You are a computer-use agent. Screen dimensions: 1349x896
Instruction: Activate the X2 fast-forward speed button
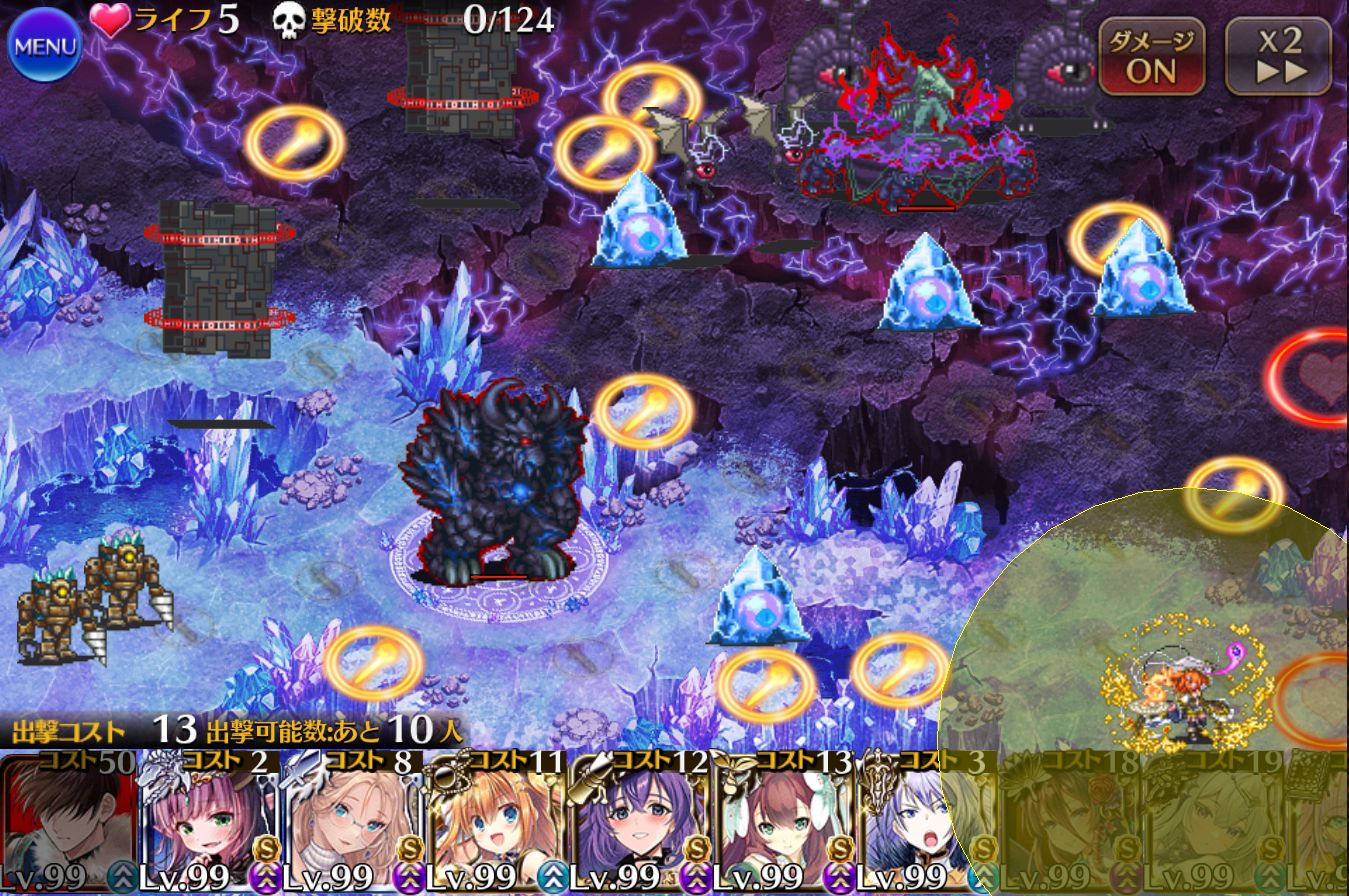pos(1279,57)
